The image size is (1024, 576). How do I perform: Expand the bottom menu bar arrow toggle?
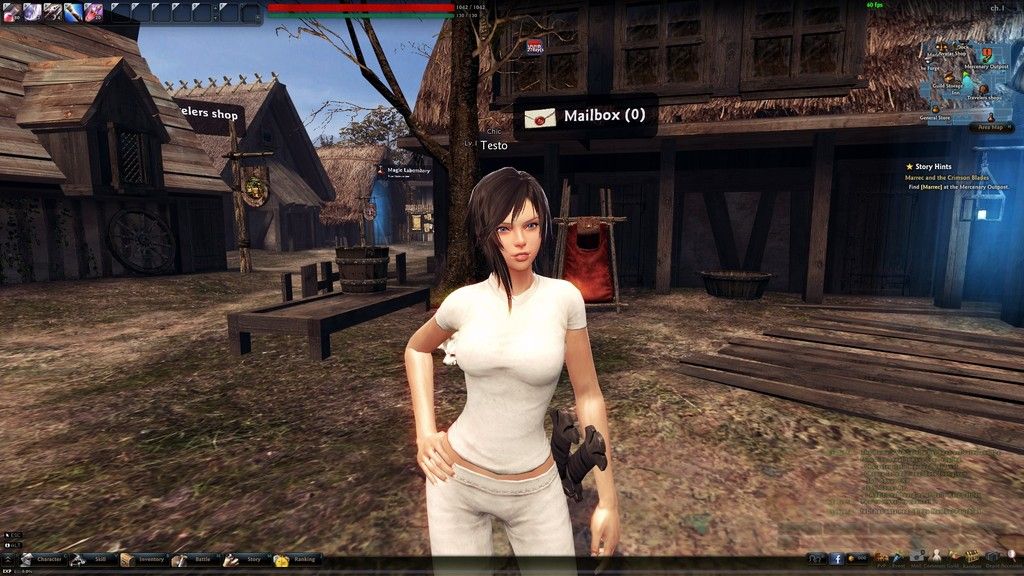click(8, 559)
